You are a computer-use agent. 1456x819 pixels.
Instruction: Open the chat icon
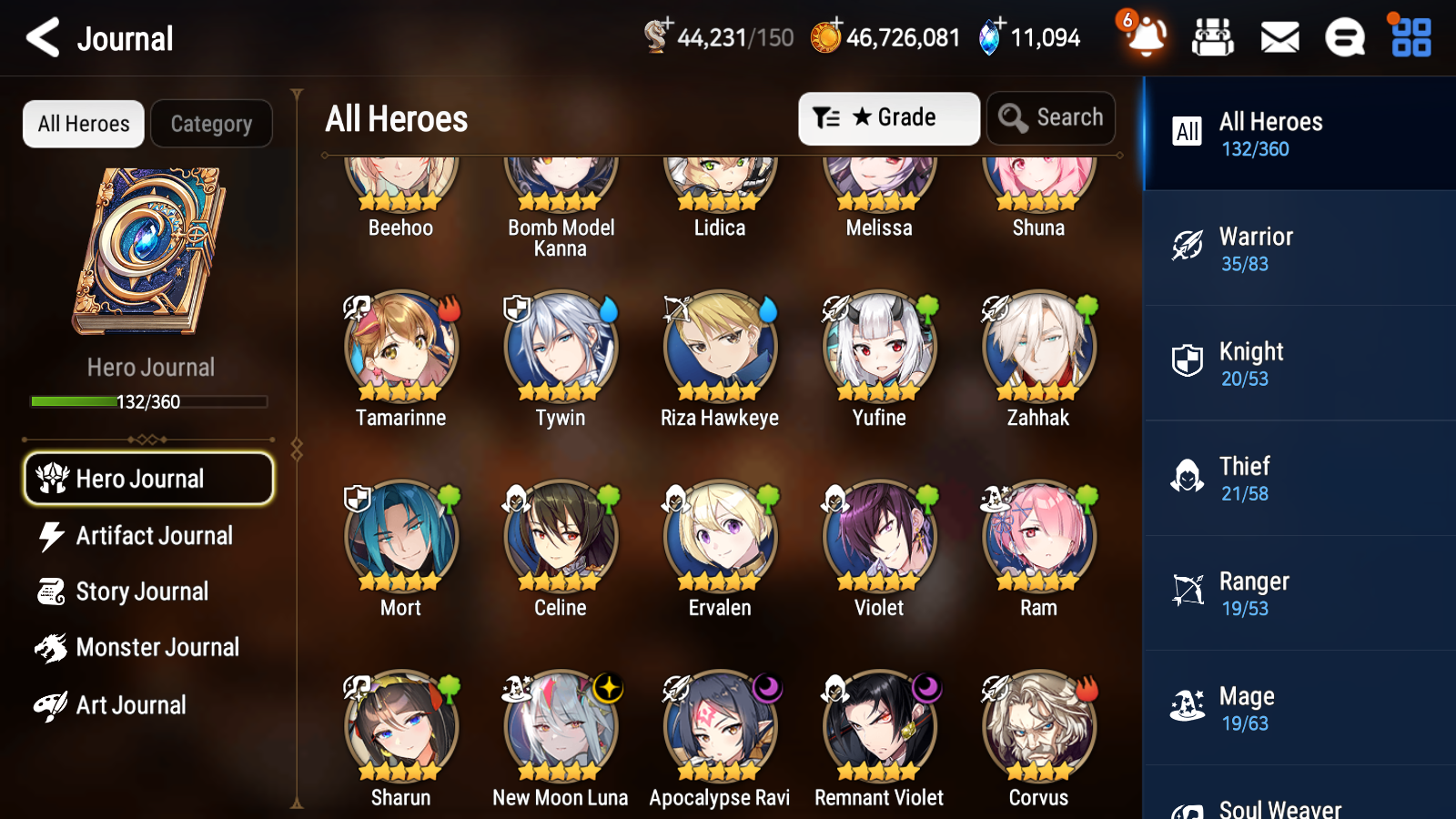pos(1344,37)
